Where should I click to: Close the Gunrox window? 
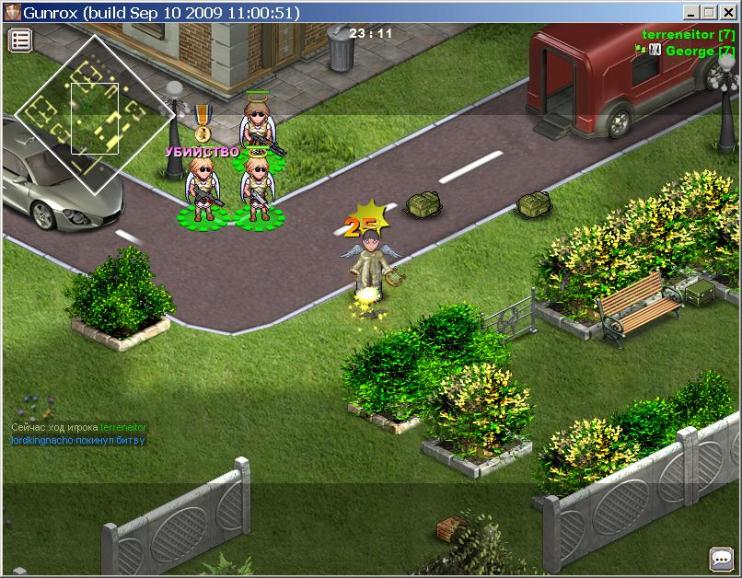tap(729, 12)
